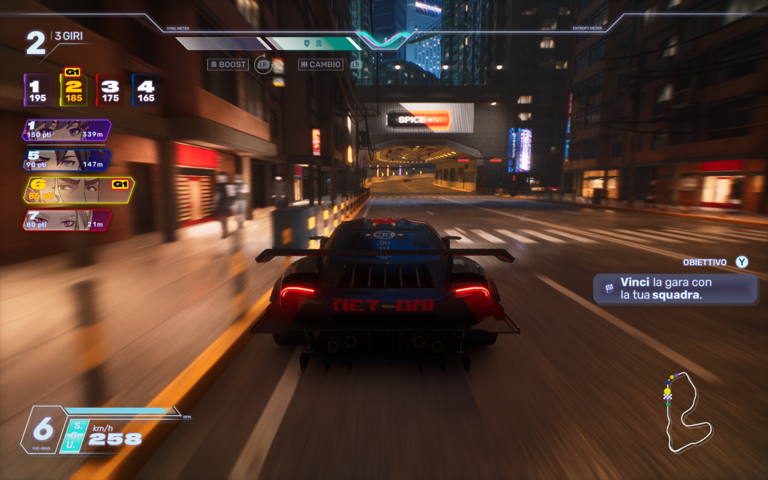Select the seventh-place racer portrait card
The image size is (768, 480).
(66, 220)
